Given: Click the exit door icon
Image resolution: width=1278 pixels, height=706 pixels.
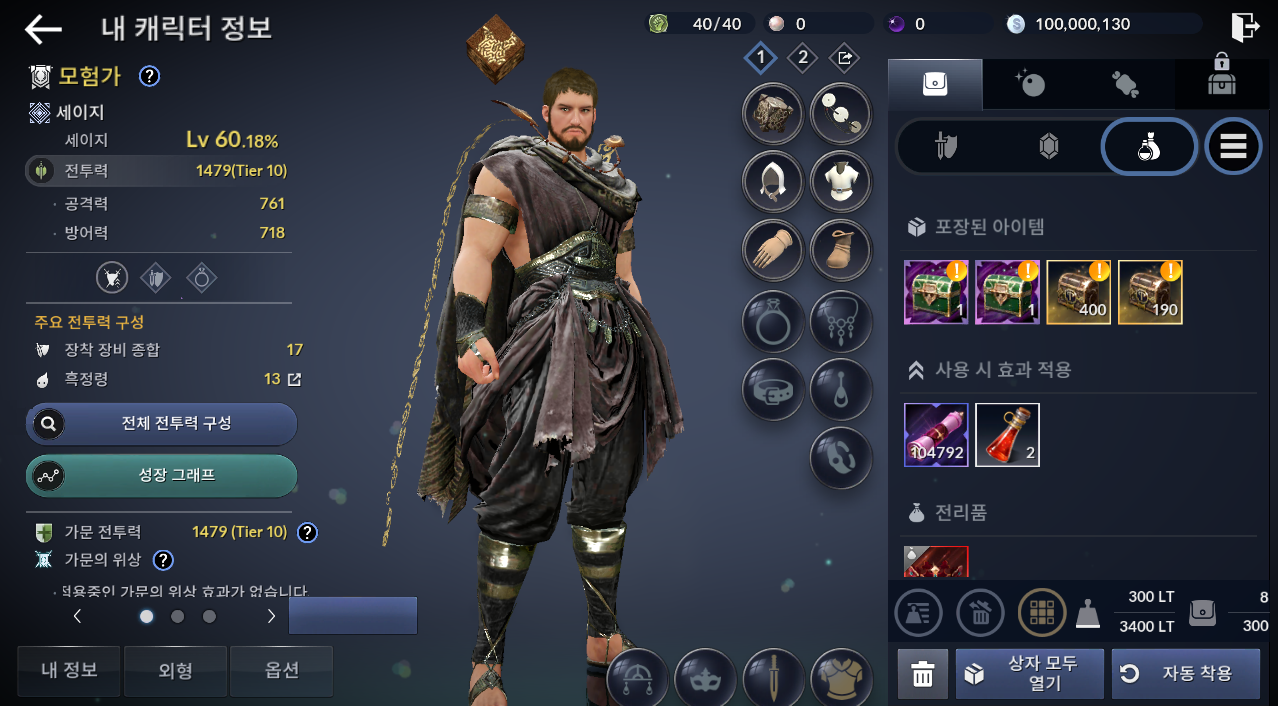Looking at the screenshot, I should click(1244, 27).
